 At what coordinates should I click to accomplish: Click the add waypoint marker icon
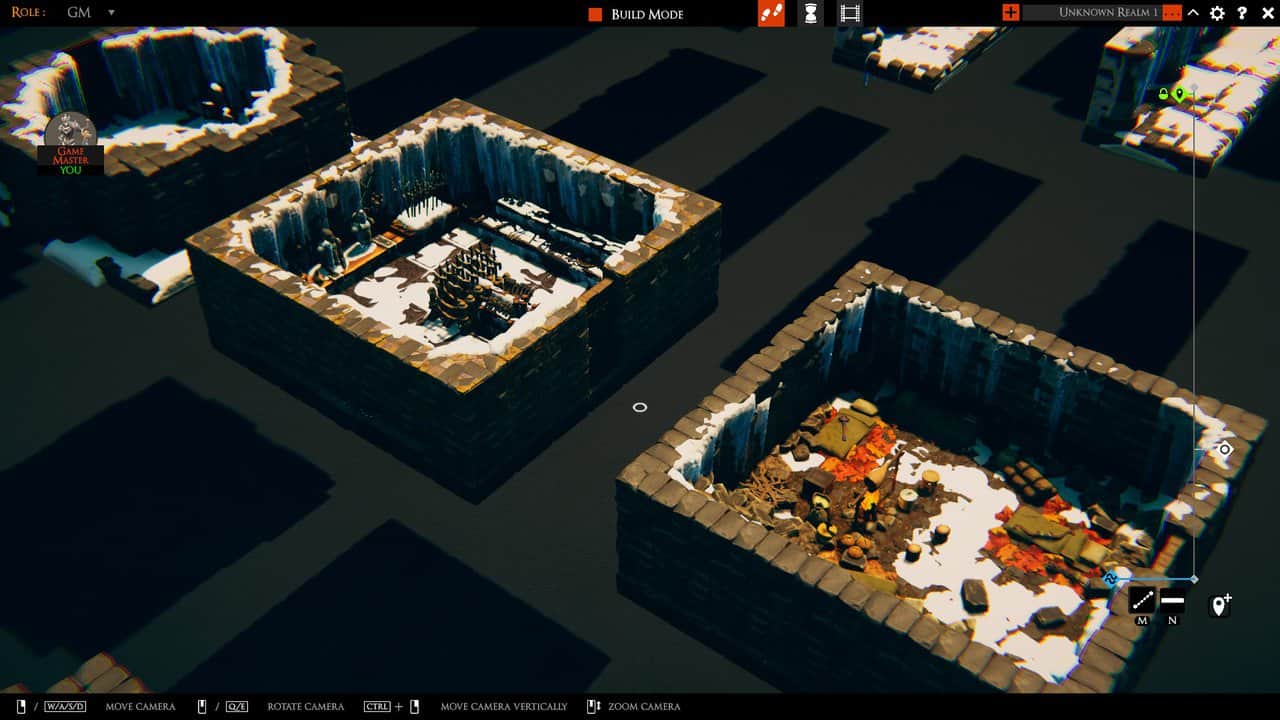(x=1219, y=603)
